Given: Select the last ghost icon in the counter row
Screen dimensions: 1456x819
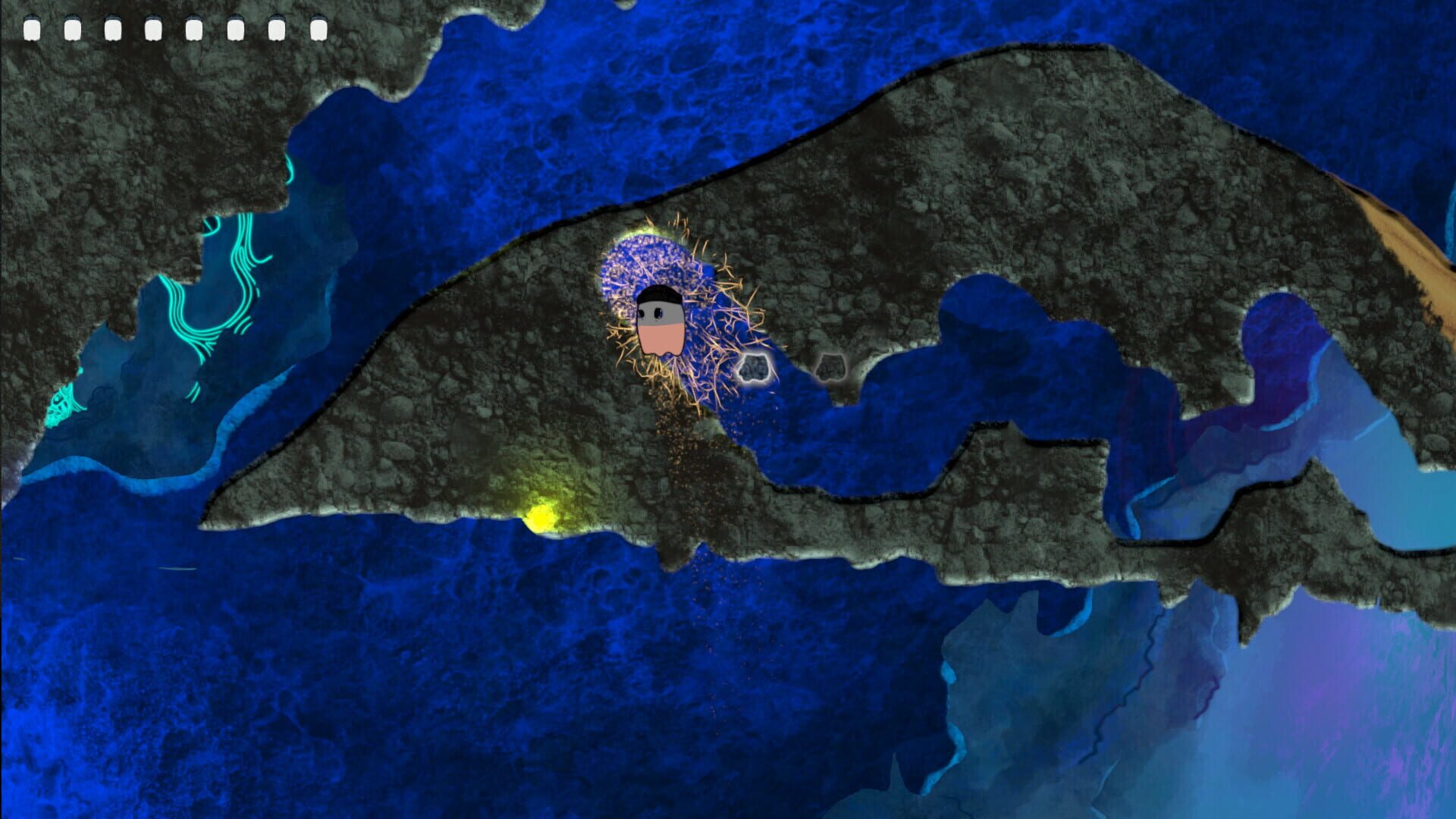Looking at the screenshot, I should (x=318, y=28).
